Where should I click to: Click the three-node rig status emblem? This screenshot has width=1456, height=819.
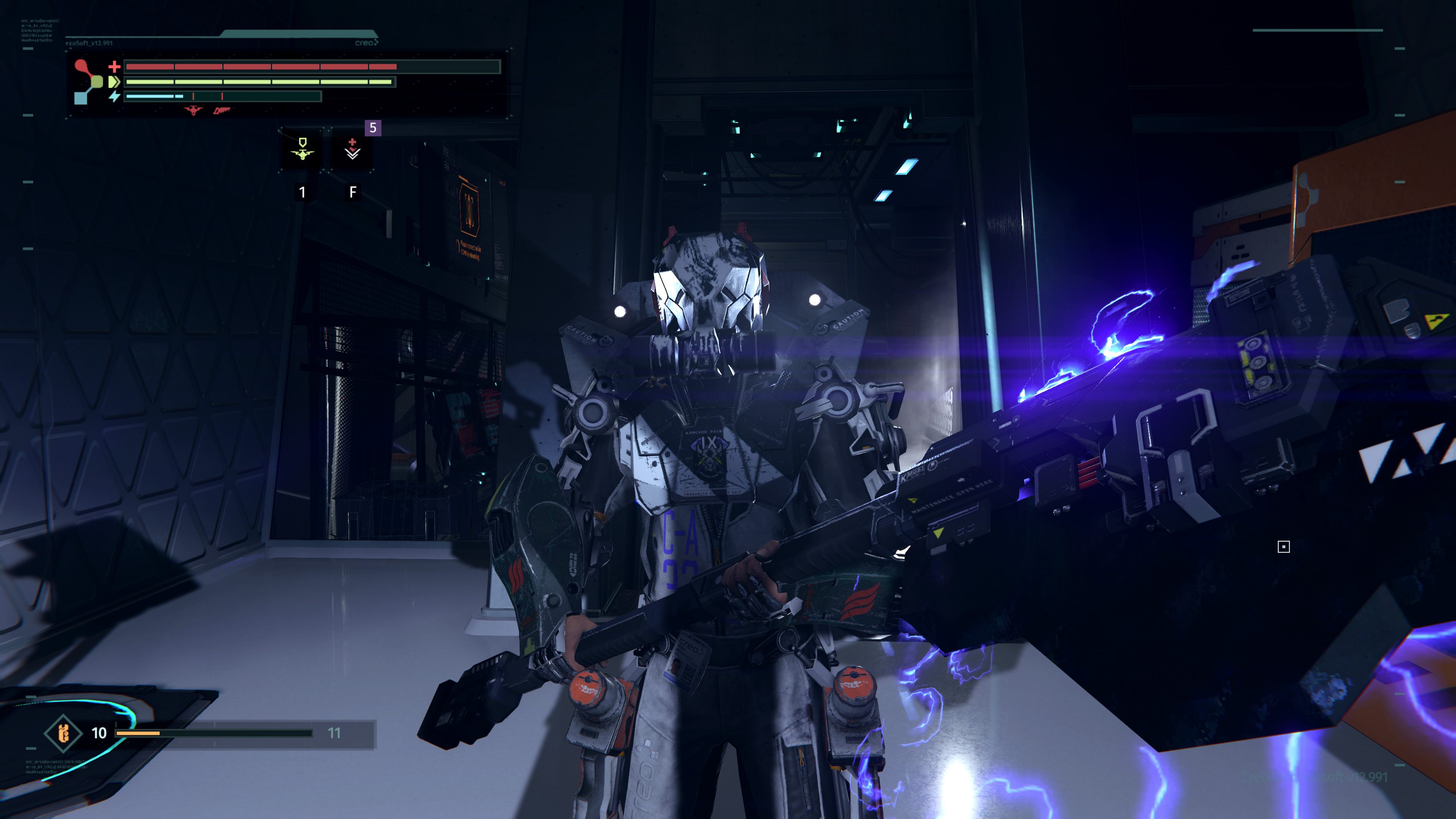point(88,82)
